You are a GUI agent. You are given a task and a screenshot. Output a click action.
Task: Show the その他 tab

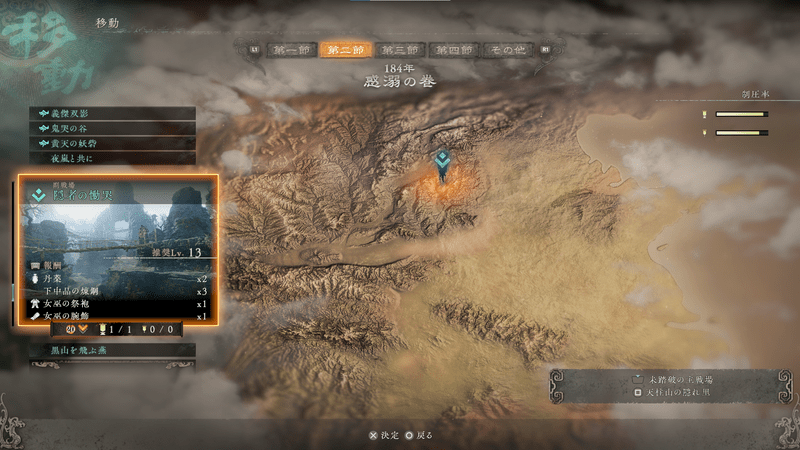point(508,49)
